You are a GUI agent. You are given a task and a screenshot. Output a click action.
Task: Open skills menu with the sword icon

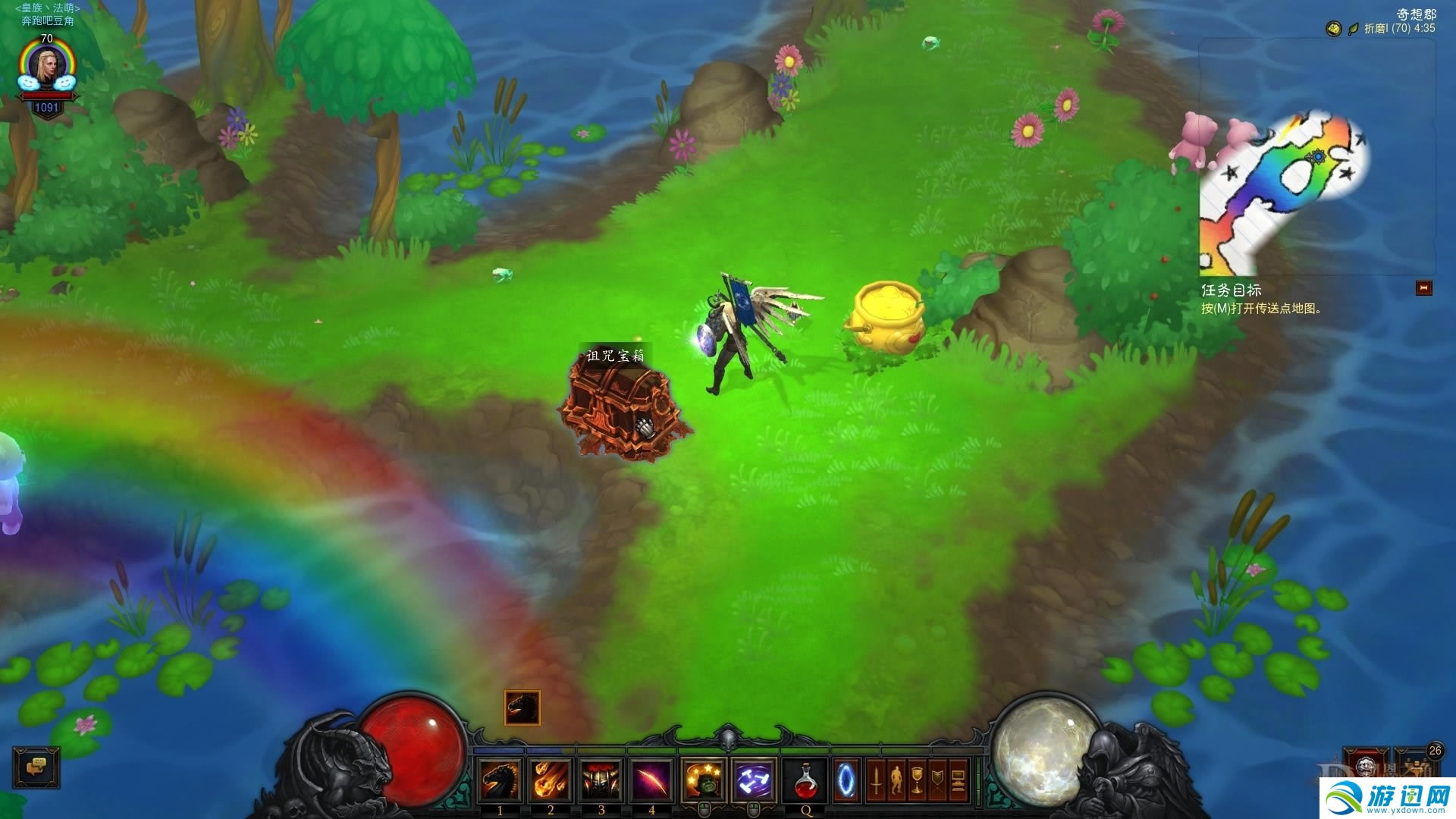coord(876,780)
